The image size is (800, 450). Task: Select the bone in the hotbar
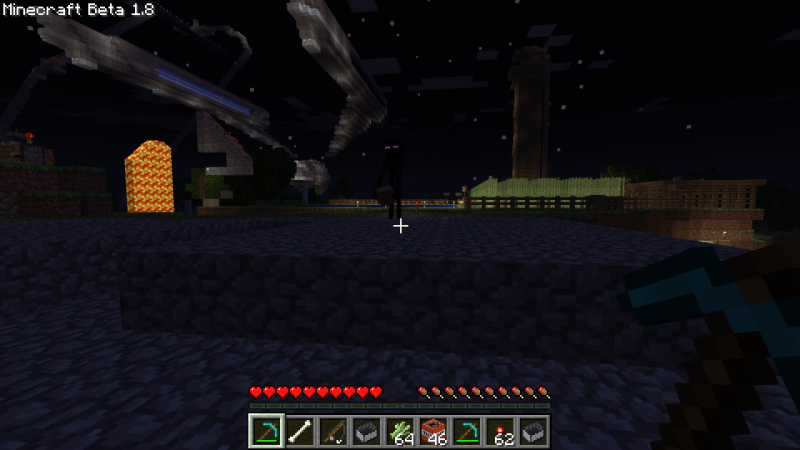point(299,431)
